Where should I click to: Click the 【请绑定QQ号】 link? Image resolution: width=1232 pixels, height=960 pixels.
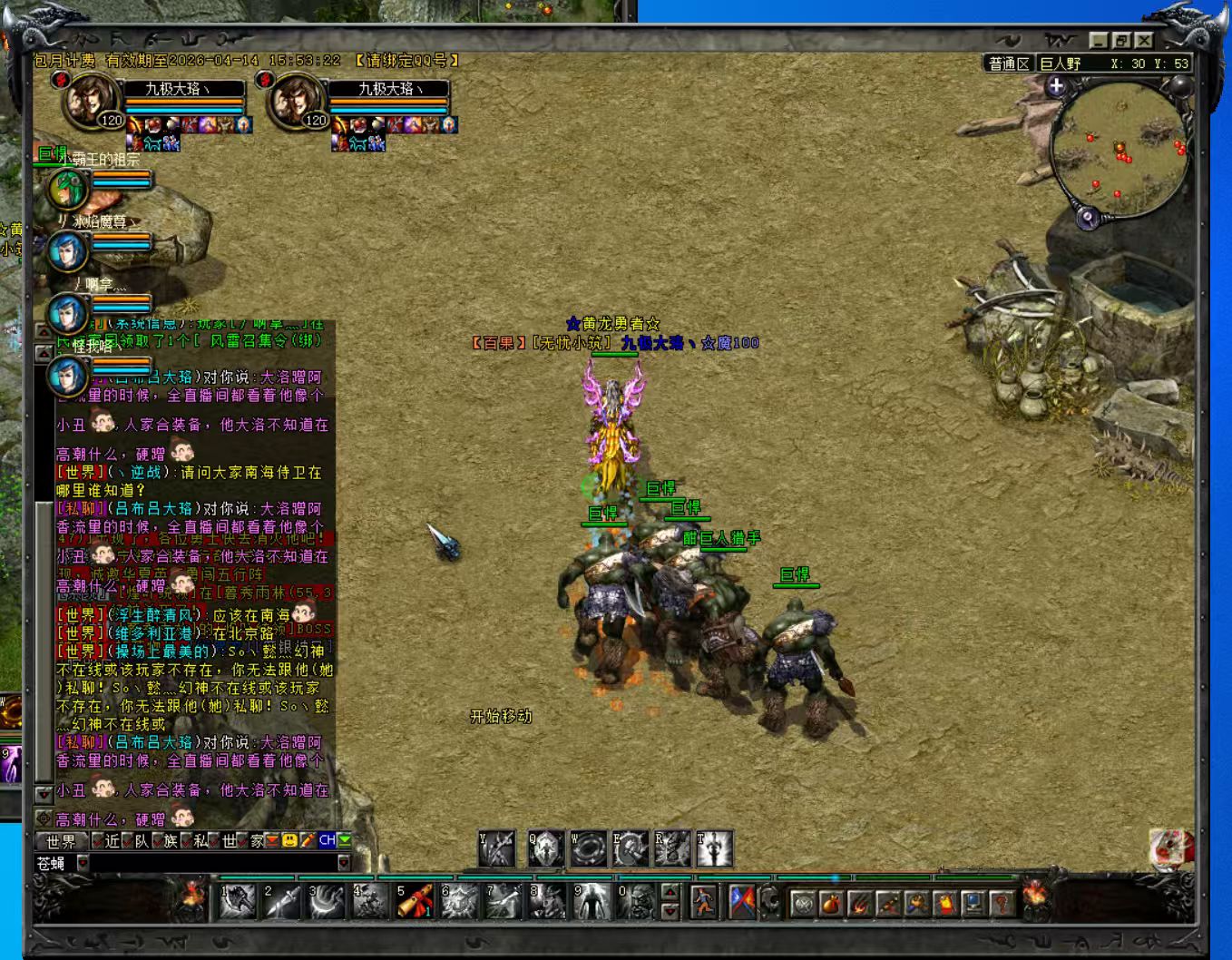tap(406, 61)
